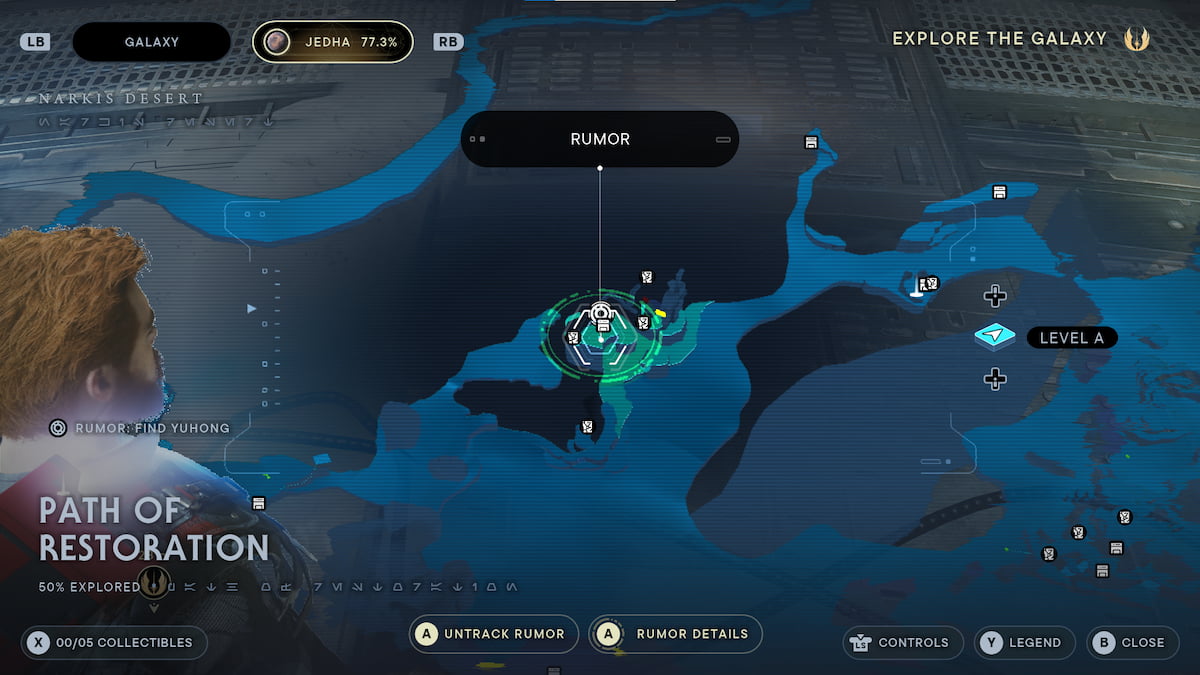Select the Level A floor indicator
This screenshot has height=675, width=1200.
coord(1070,338)
